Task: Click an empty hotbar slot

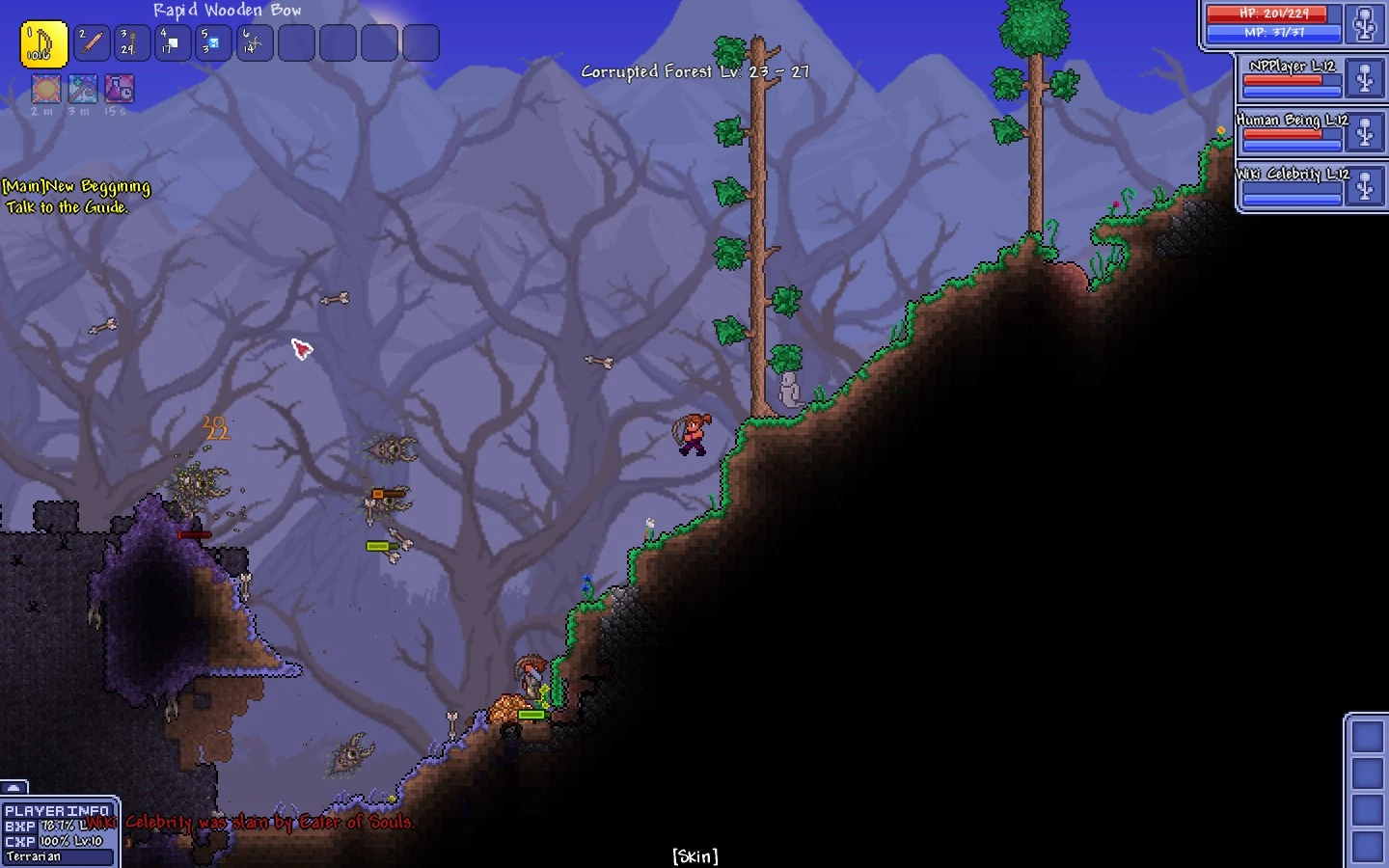Action: click(296, 42)
